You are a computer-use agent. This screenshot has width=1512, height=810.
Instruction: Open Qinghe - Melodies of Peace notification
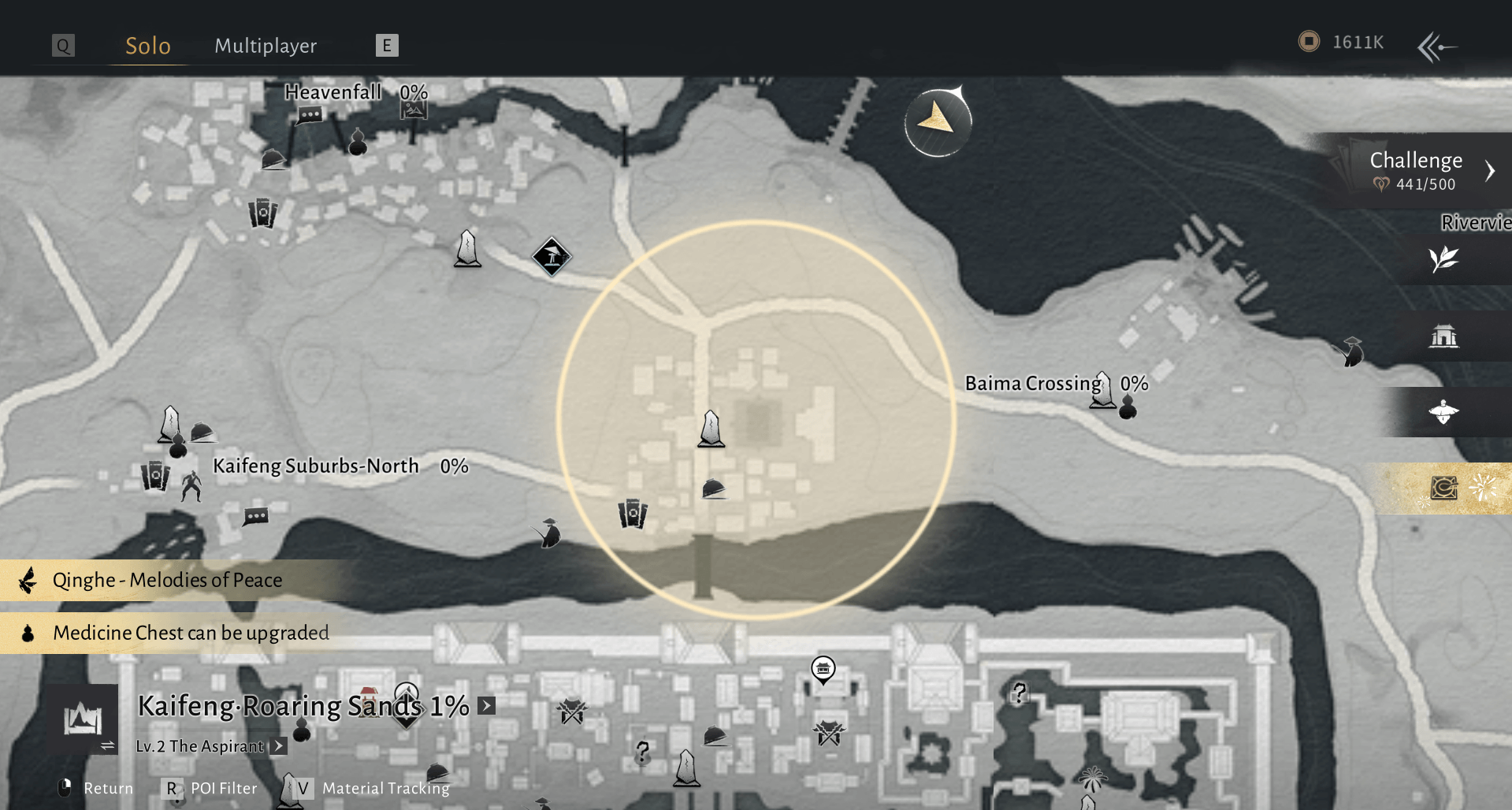tap(167, 581)
